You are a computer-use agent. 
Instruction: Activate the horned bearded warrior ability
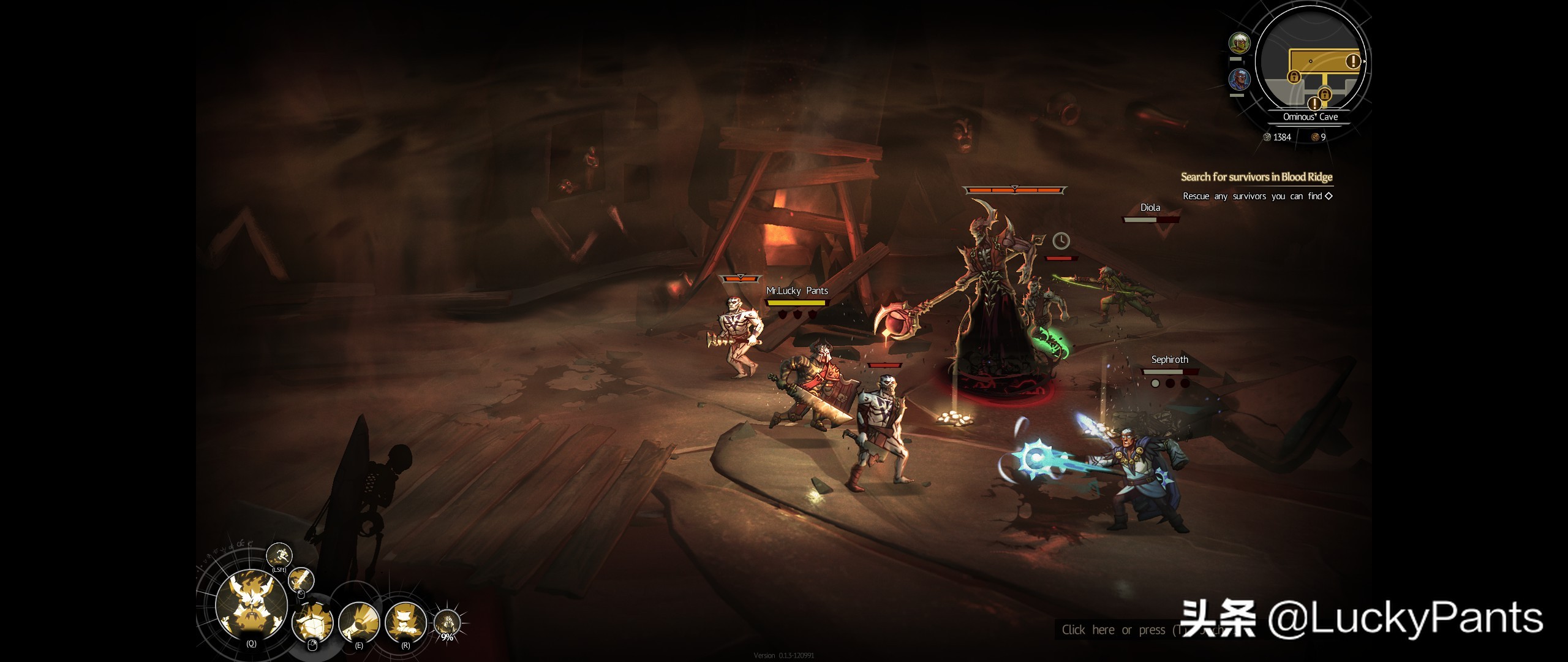[x=252, y=604]
